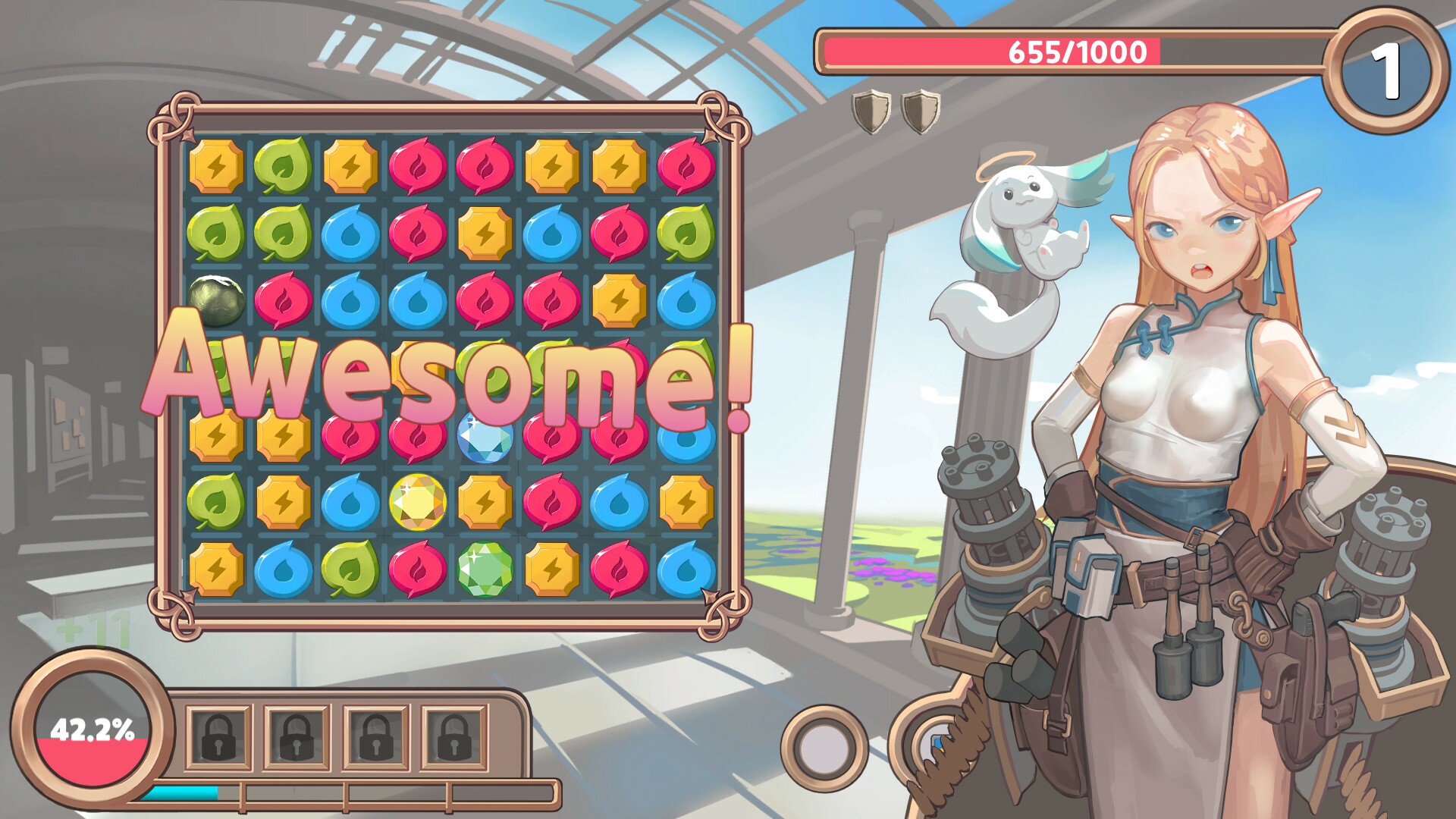Image resolution: width=1456 pixels, height=819 pixels.
Task: Click the enemy health bar showing 655/1000
Action: point(1077,51)
